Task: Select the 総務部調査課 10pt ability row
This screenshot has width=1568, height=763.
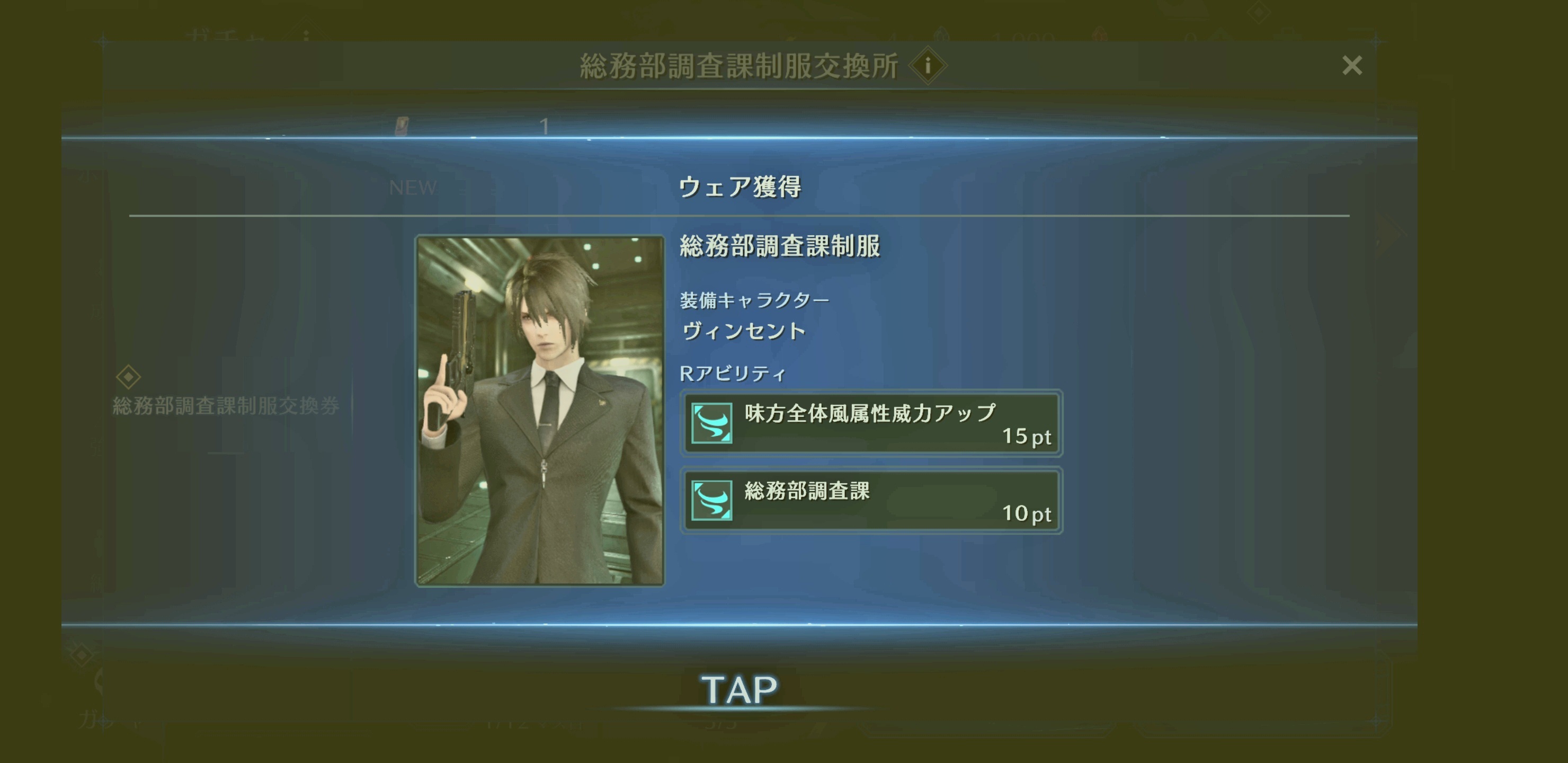Action: pyautogui.click(x=871, y=501)
